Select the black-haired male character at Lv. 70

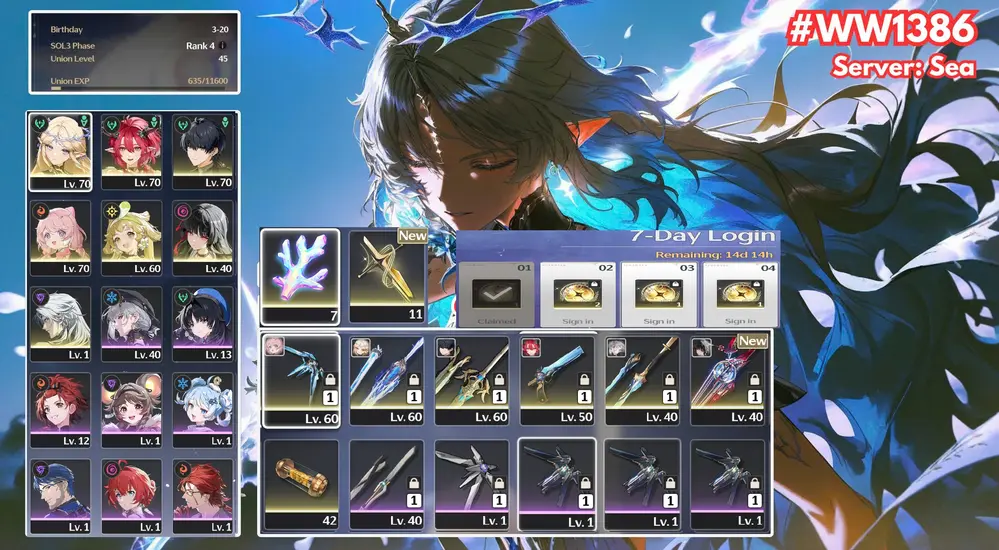[203, 151]
